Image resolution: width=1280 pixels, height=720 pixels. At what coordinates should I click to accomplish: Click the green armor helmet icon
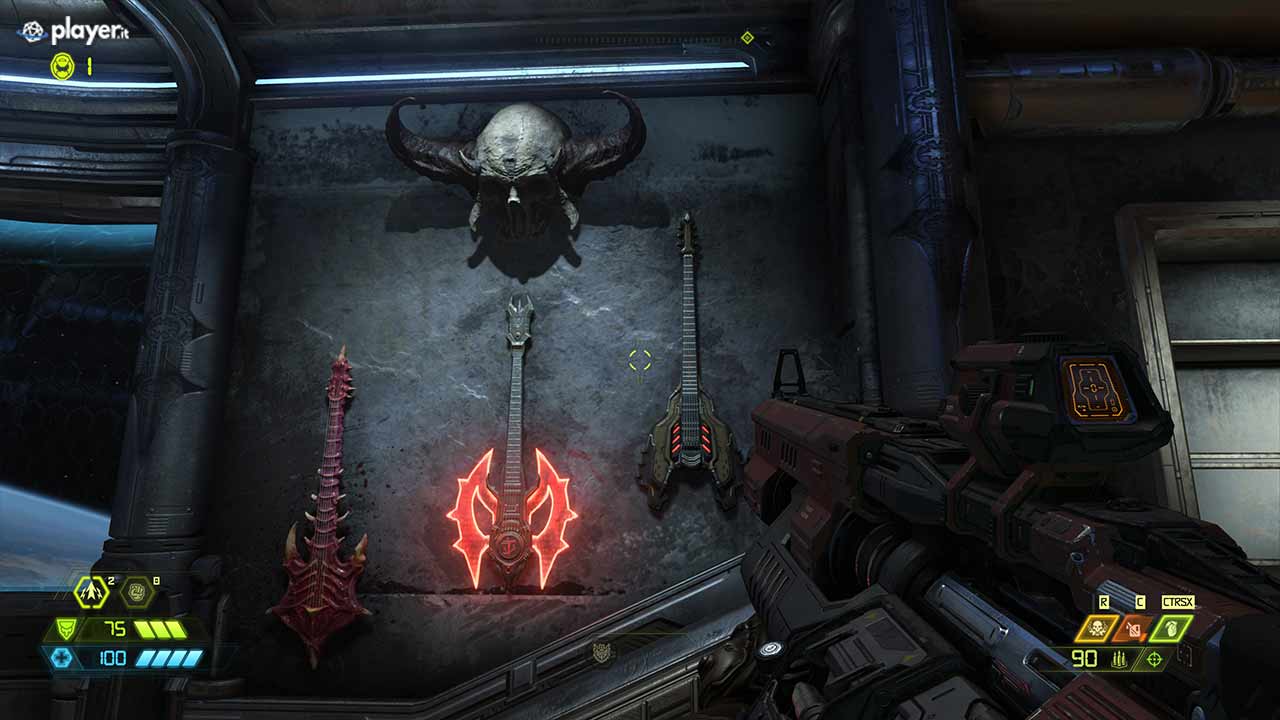click(66, 629)
